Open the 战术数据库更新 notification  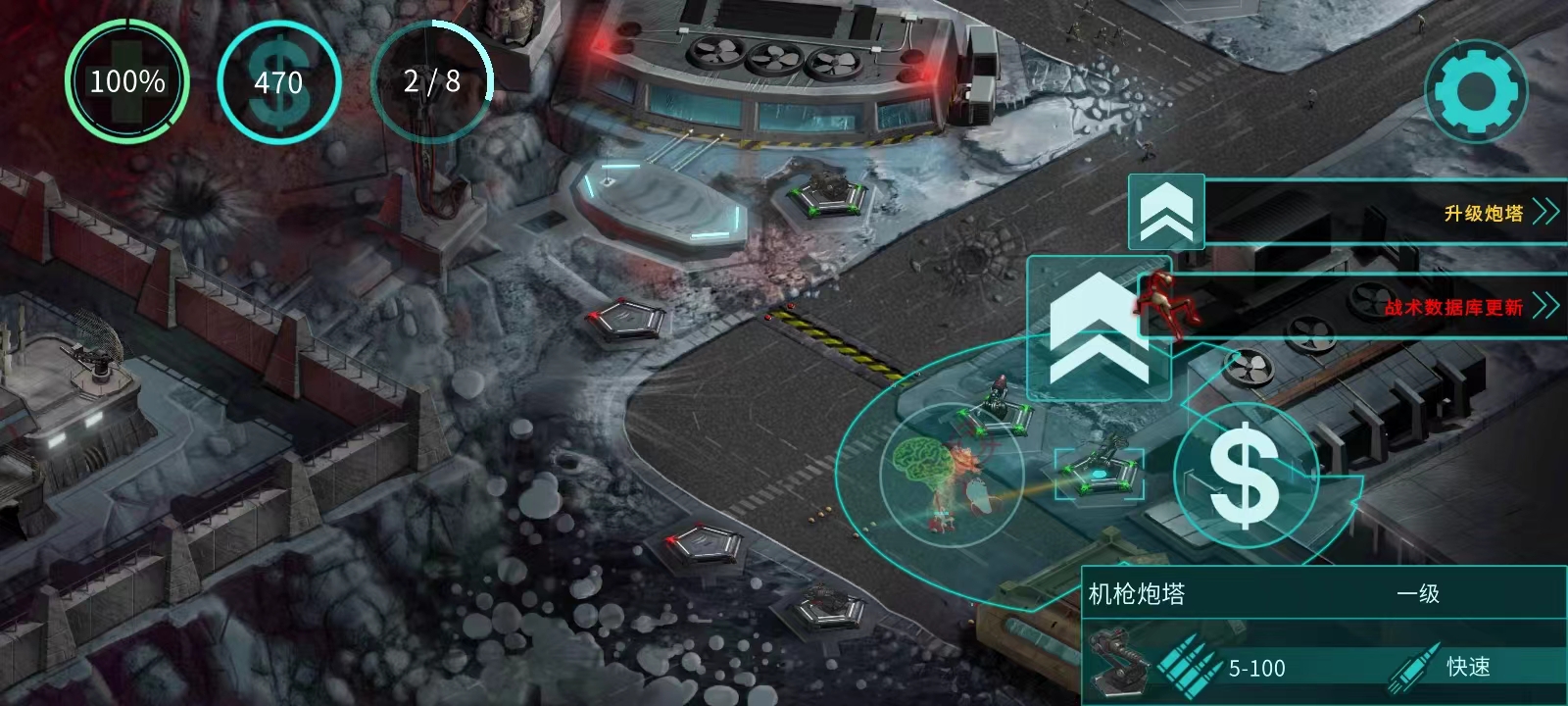[1372, 307]
